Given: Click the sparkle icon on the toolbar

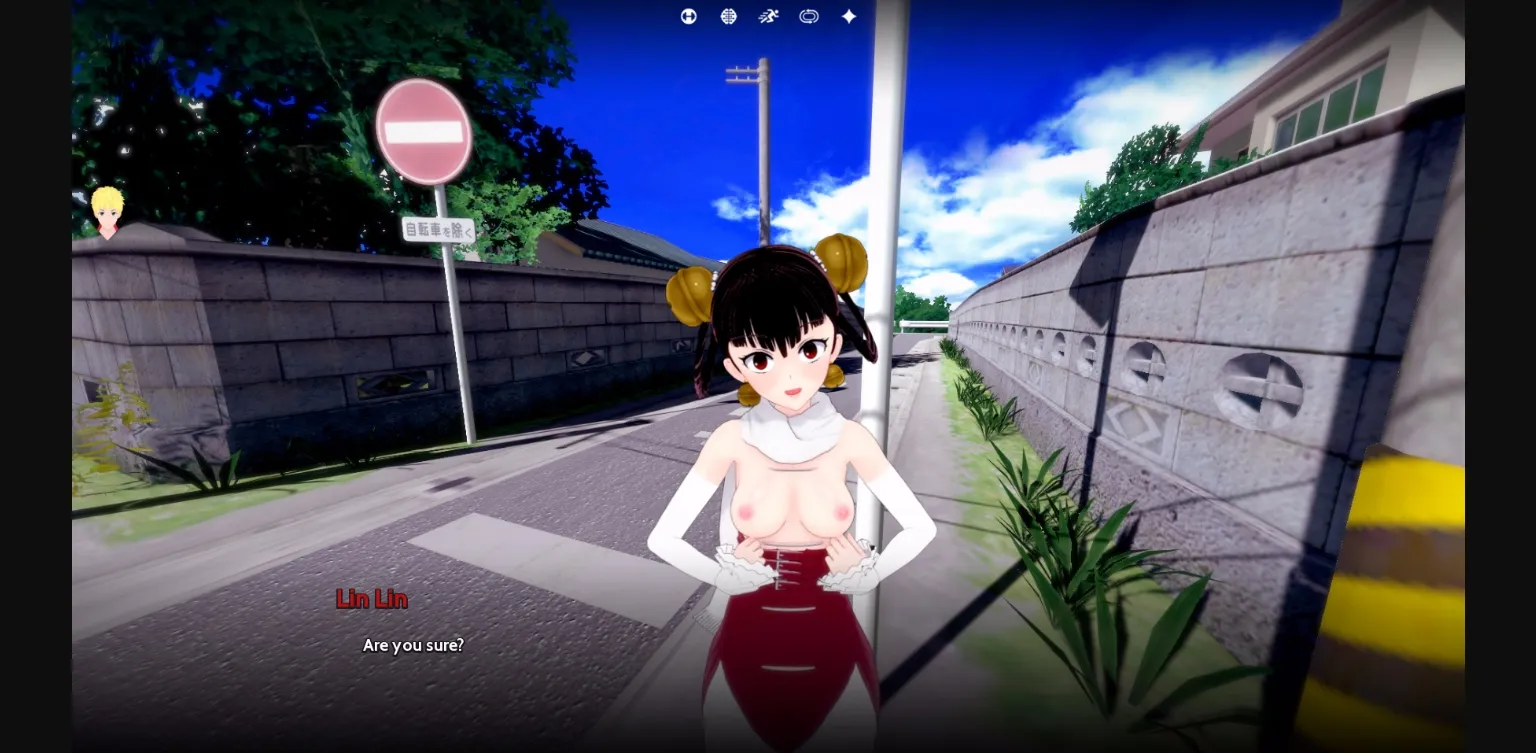Looking at the screenshot, I should pos(847,16).
